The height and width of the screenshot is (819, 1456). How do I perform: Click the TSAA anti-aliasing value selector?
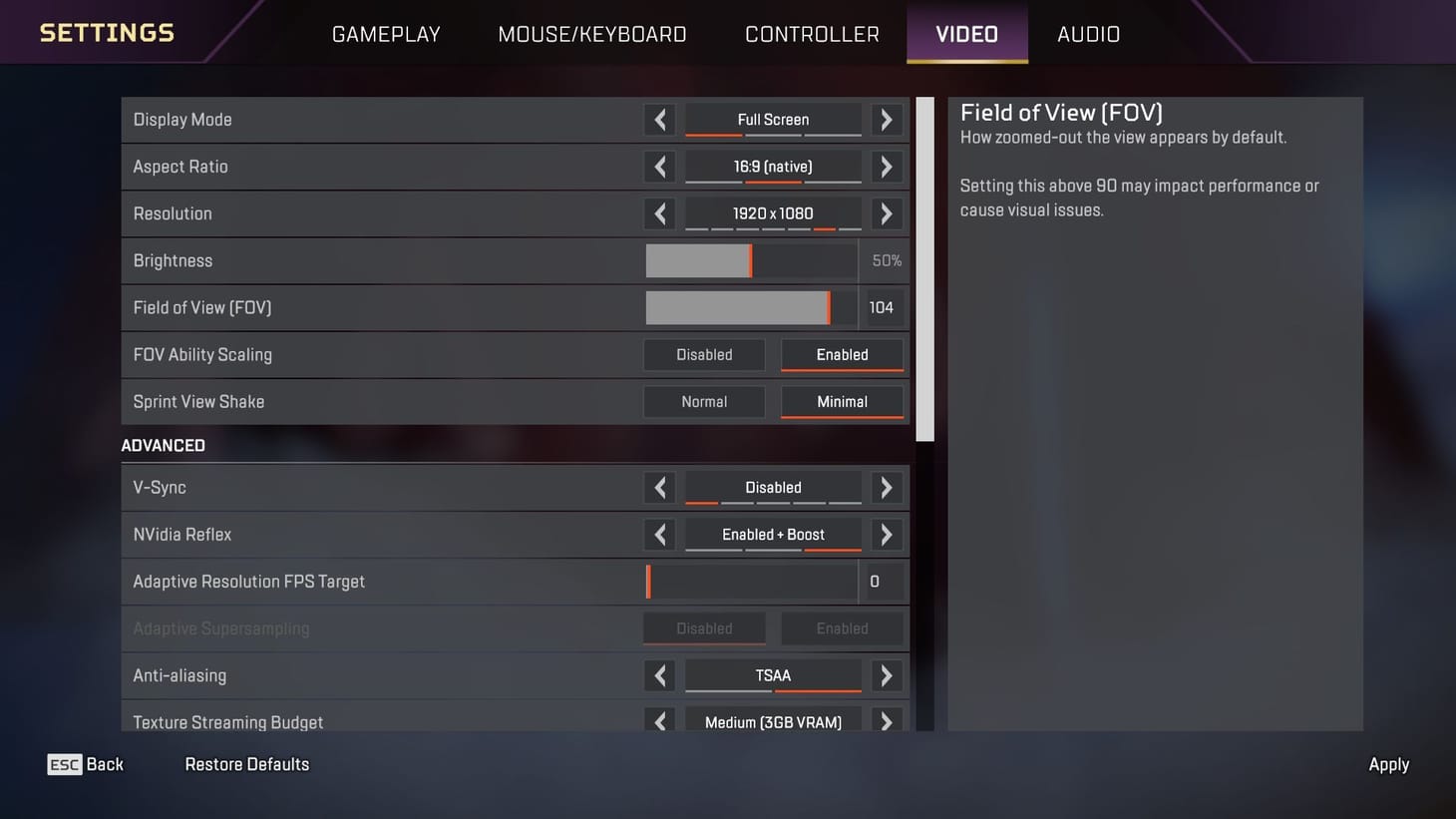(773, 675)
